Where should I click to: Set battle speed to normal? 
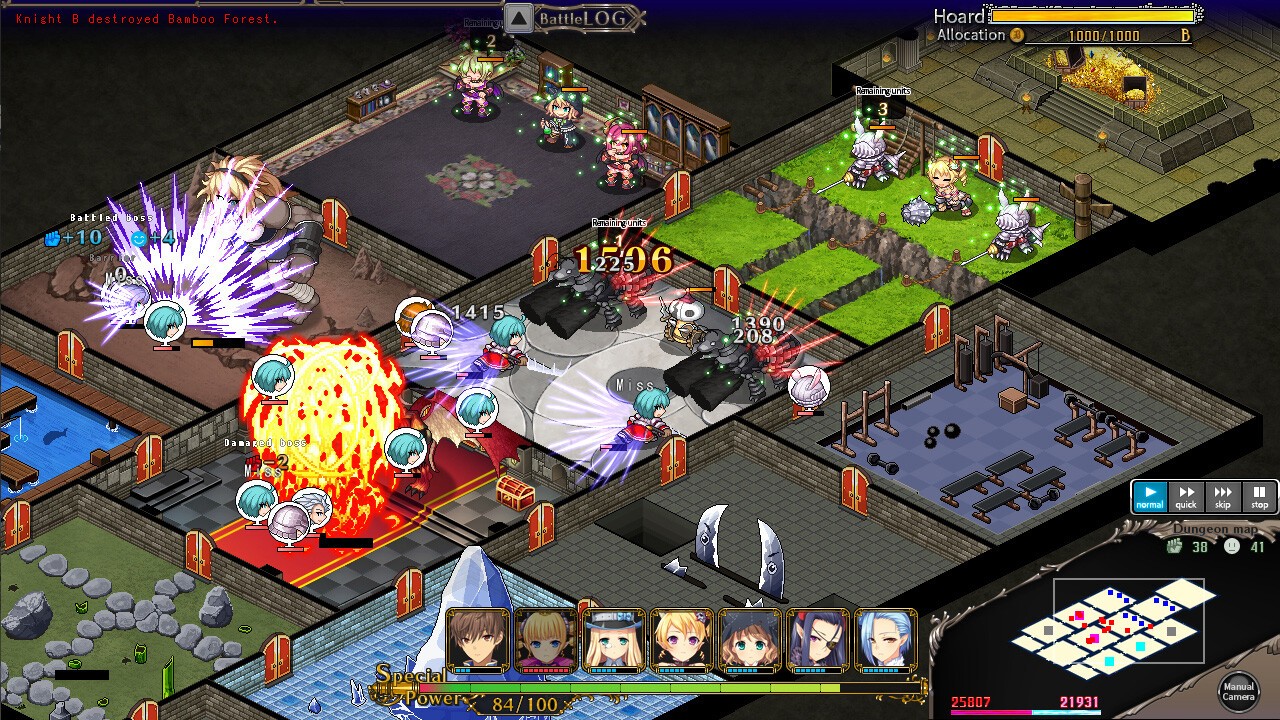[x=1150, y=496]
